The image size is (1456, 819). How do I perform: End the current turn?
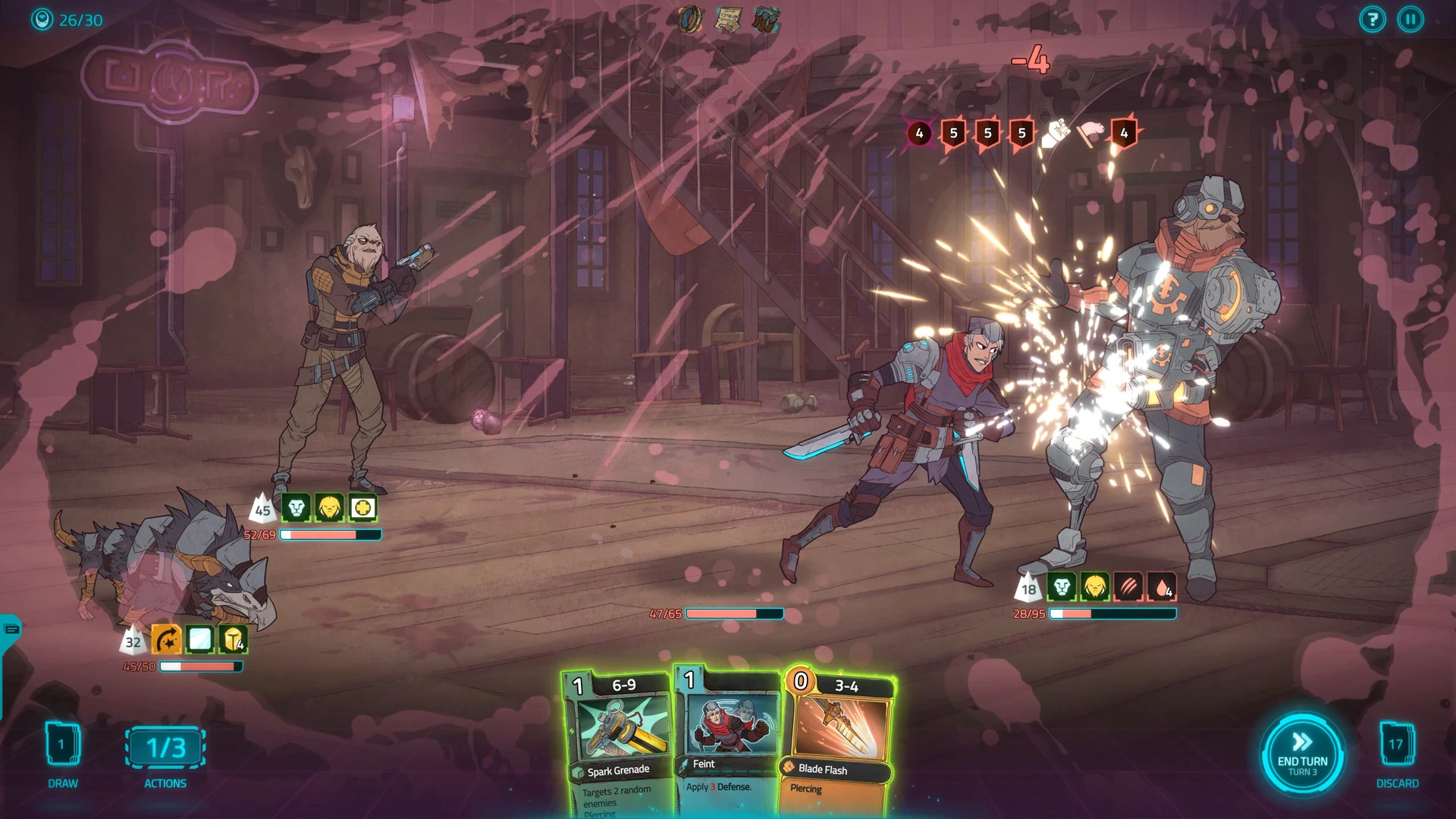[x=1302, y=753]
